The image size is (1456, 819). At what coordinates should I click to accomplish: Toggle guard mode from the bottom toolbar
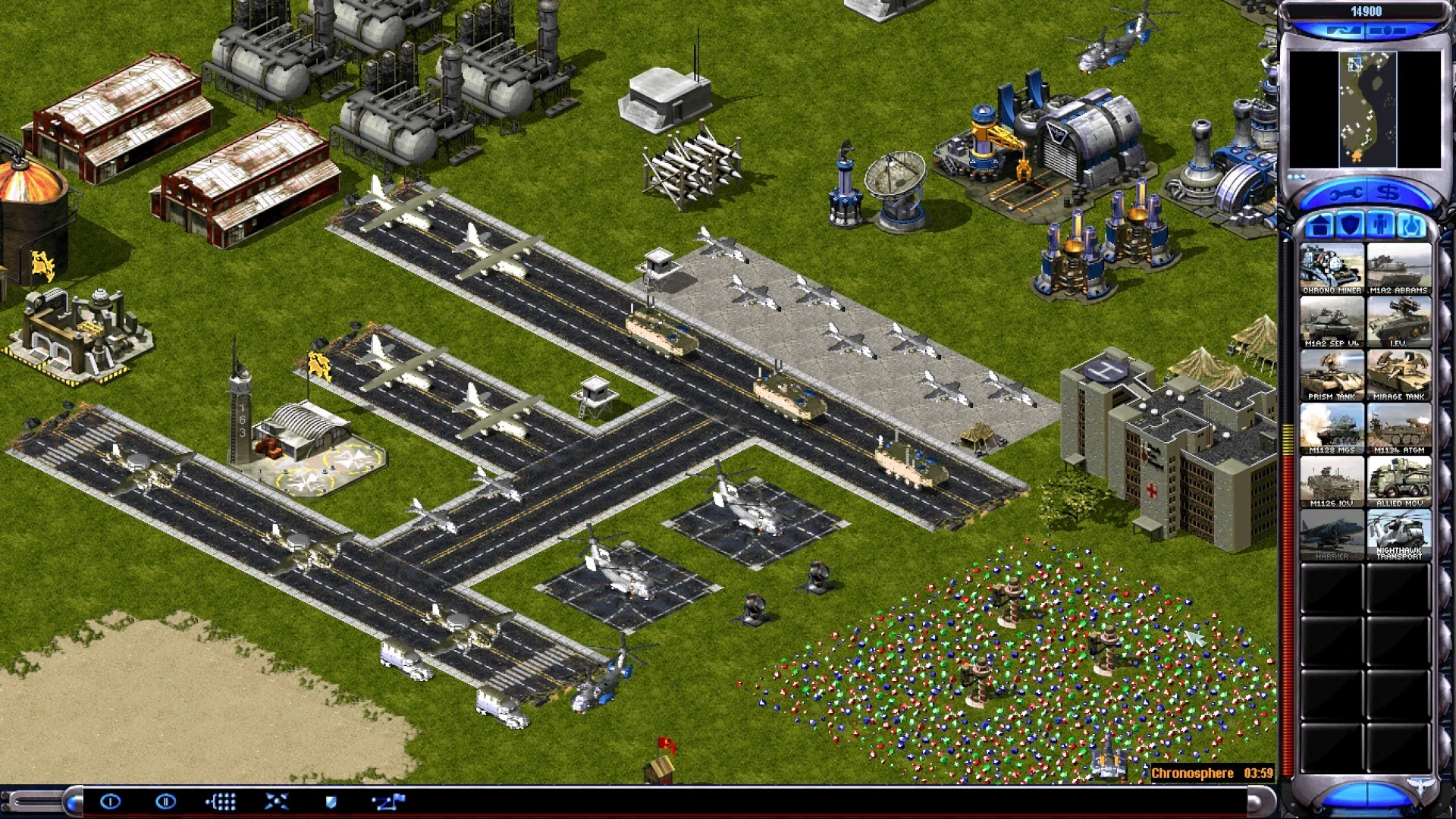coord(332,801)
